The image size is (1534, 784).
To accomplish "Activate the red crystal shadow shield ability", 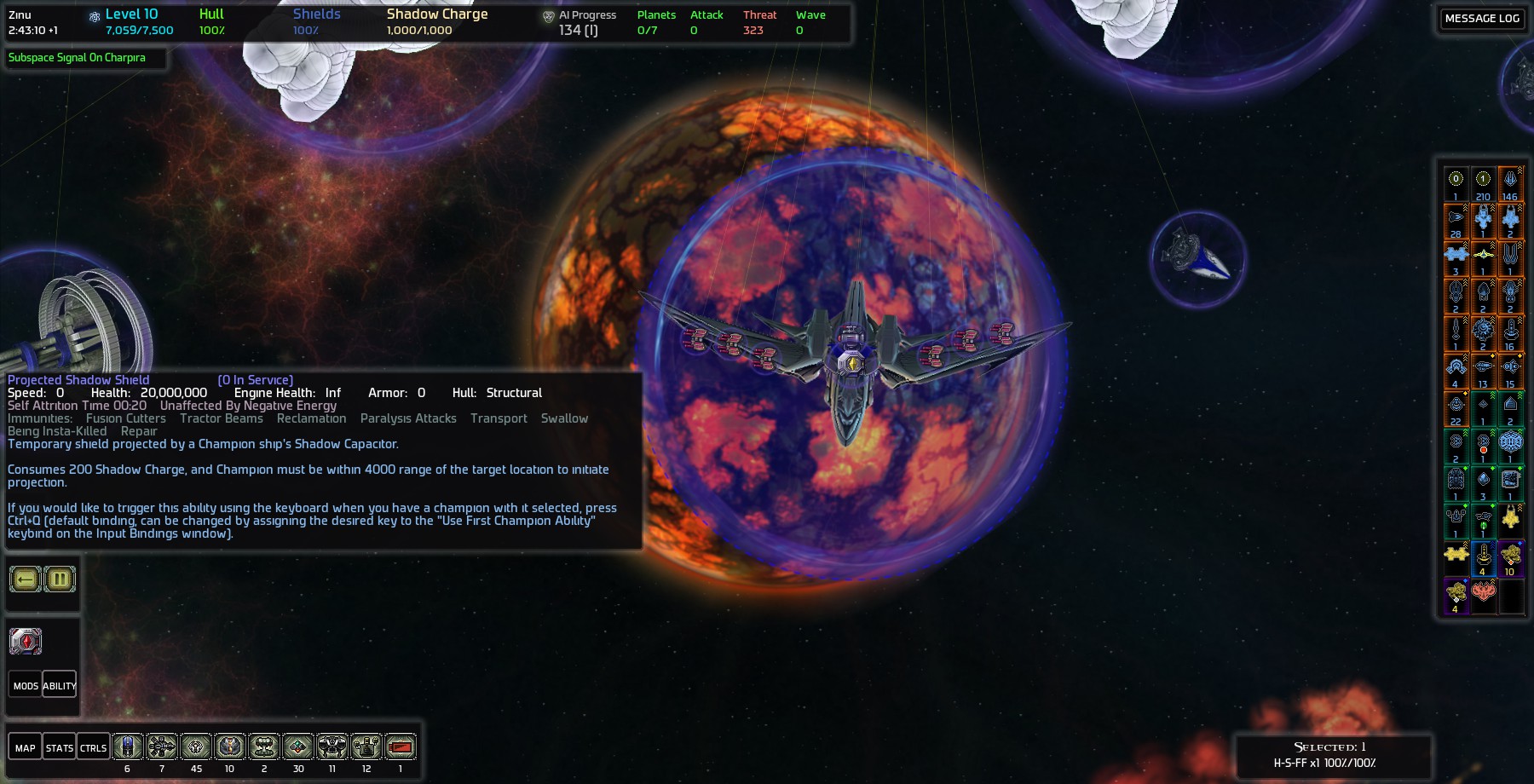I will pos(26,641).
